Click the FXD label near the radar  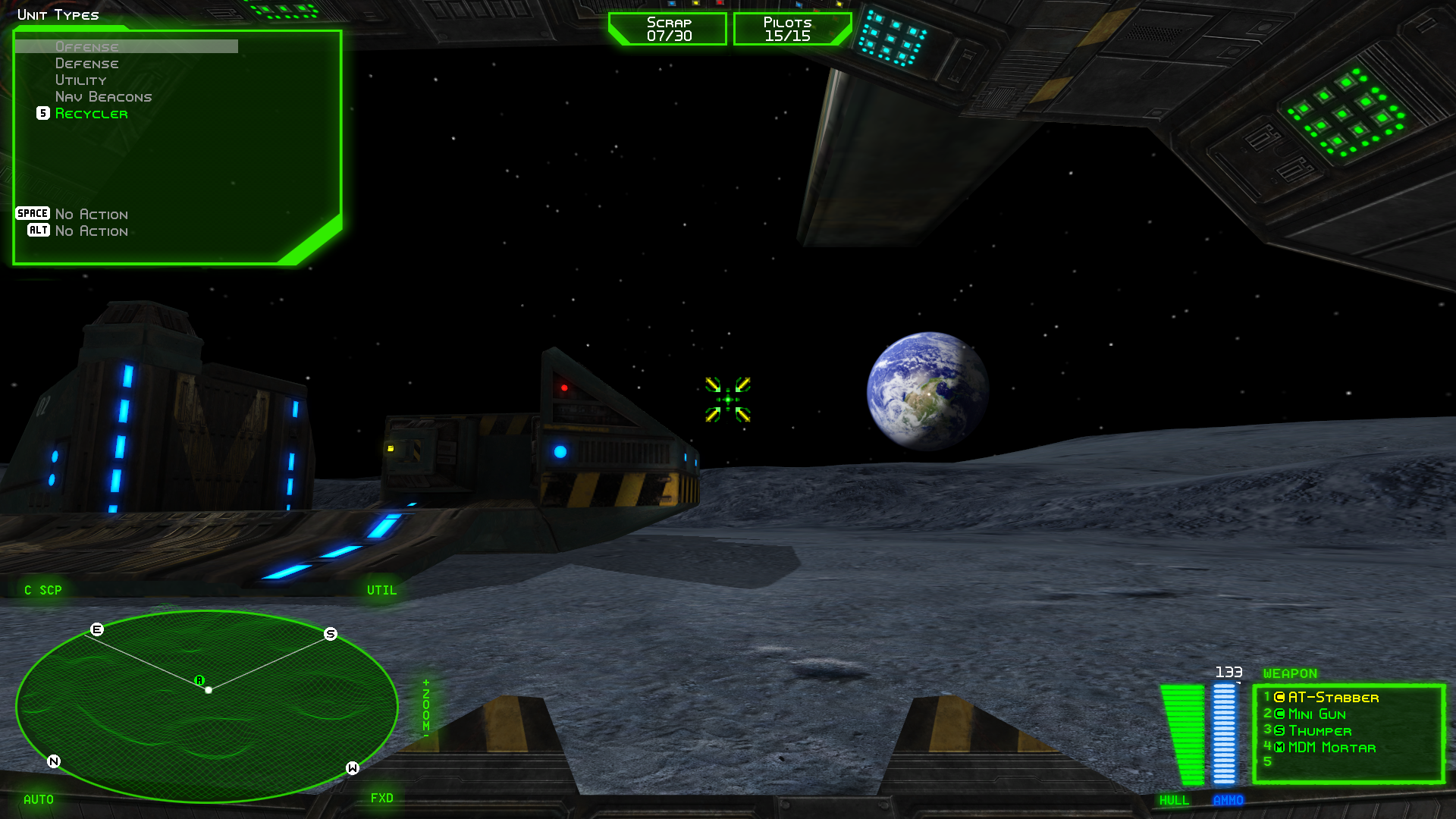(x=381, y=798)
